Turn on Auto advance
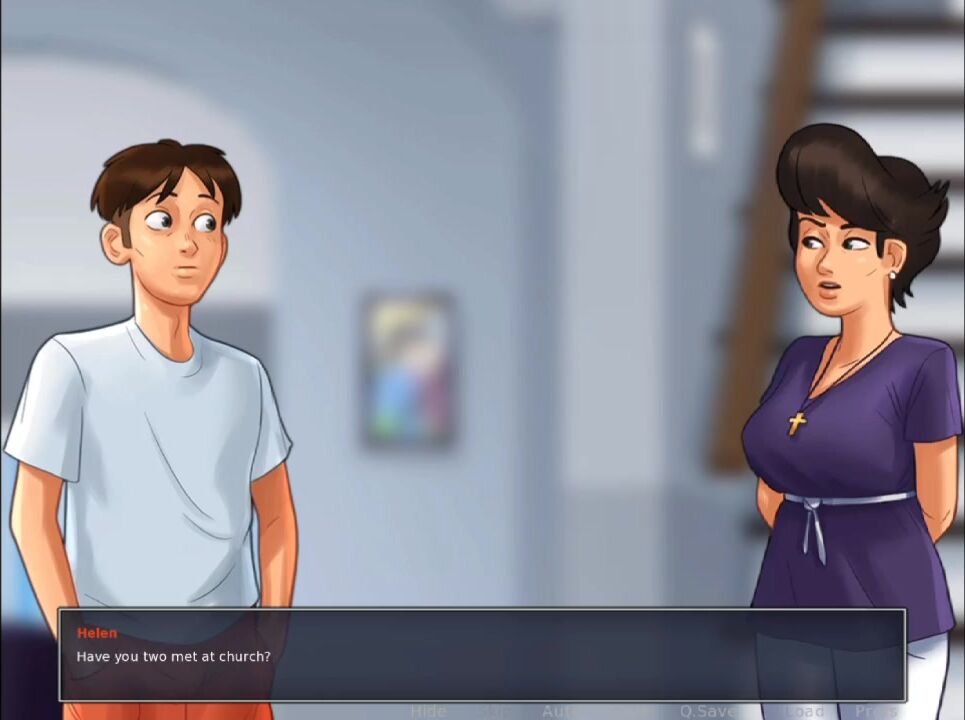The width and height of the screenshot is (965, 720). (x=559, y=711)
